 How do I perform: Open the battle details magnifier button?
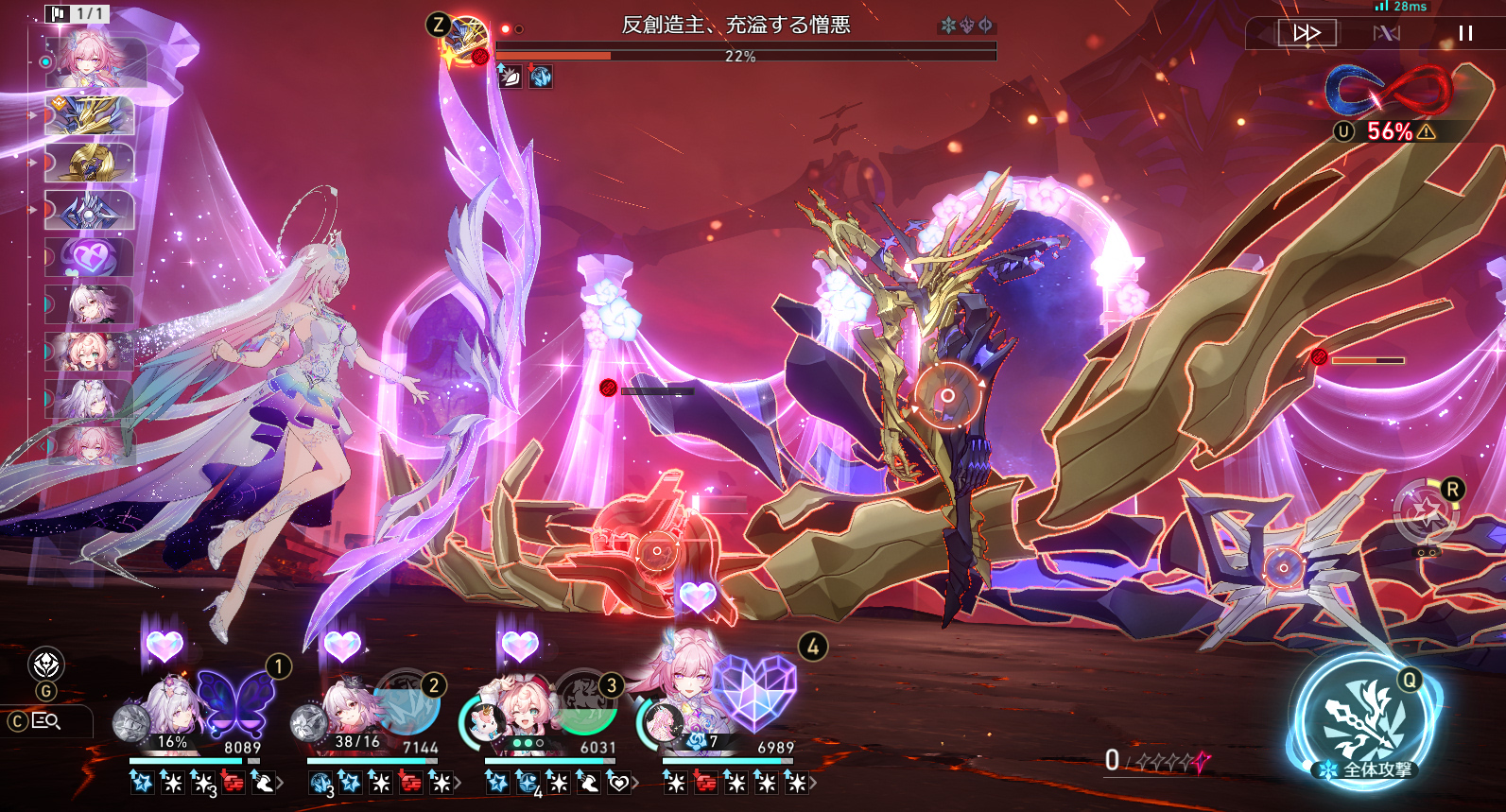(46, 721)
